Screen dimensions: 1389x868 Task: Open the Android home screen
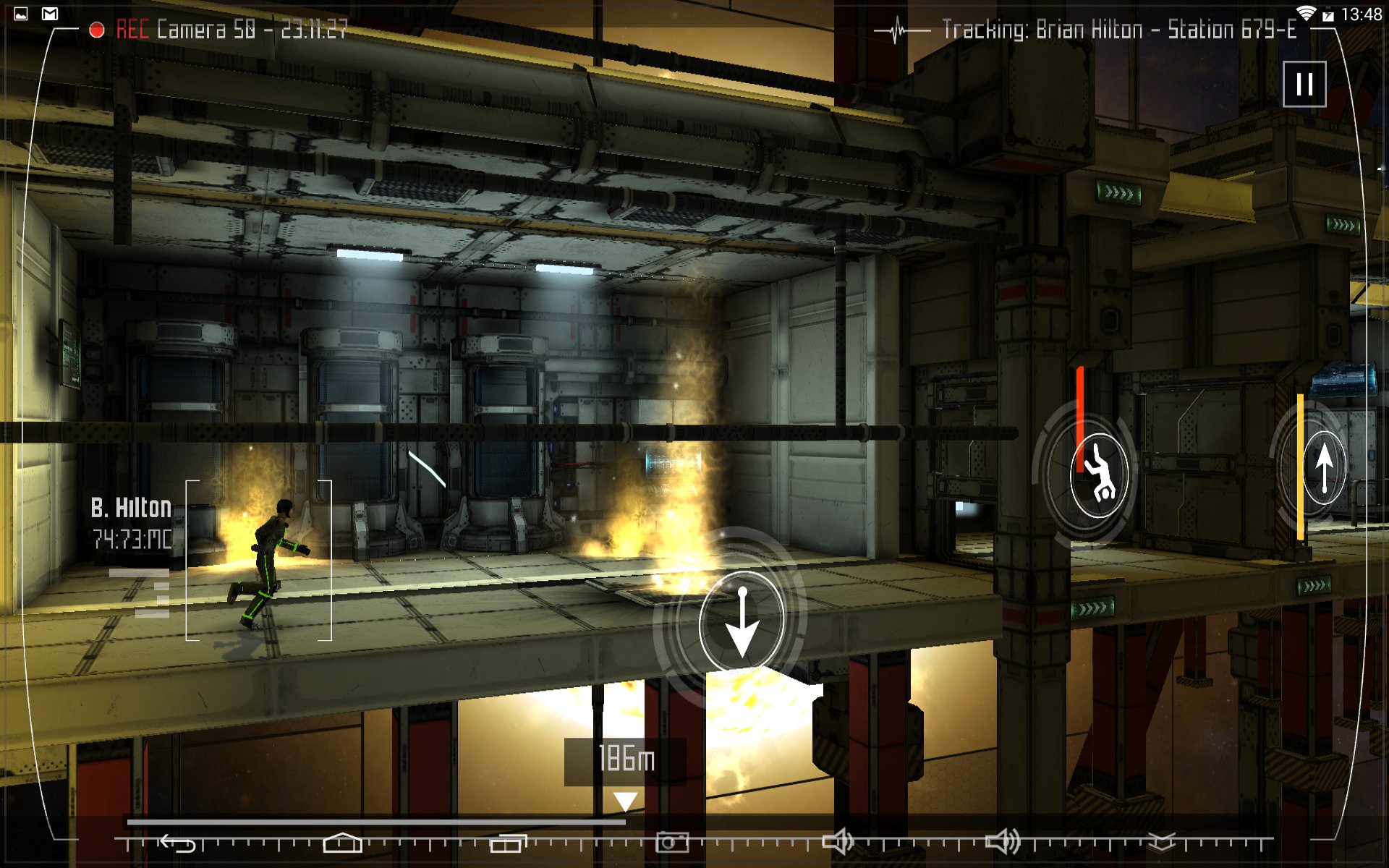point(342,843)
